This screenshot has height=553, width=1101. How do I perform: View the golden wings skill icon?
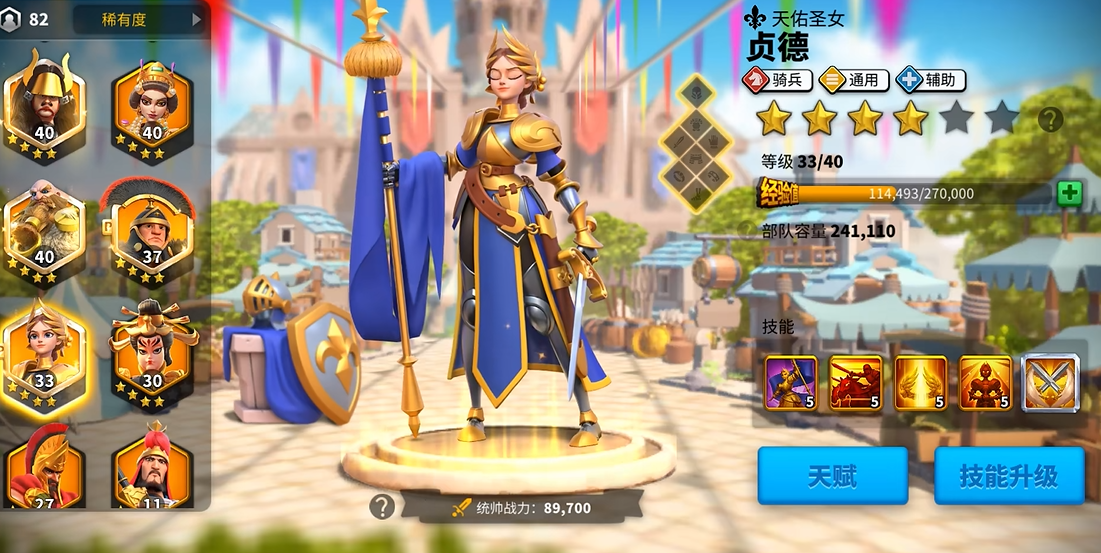click(x=920, y=383)
